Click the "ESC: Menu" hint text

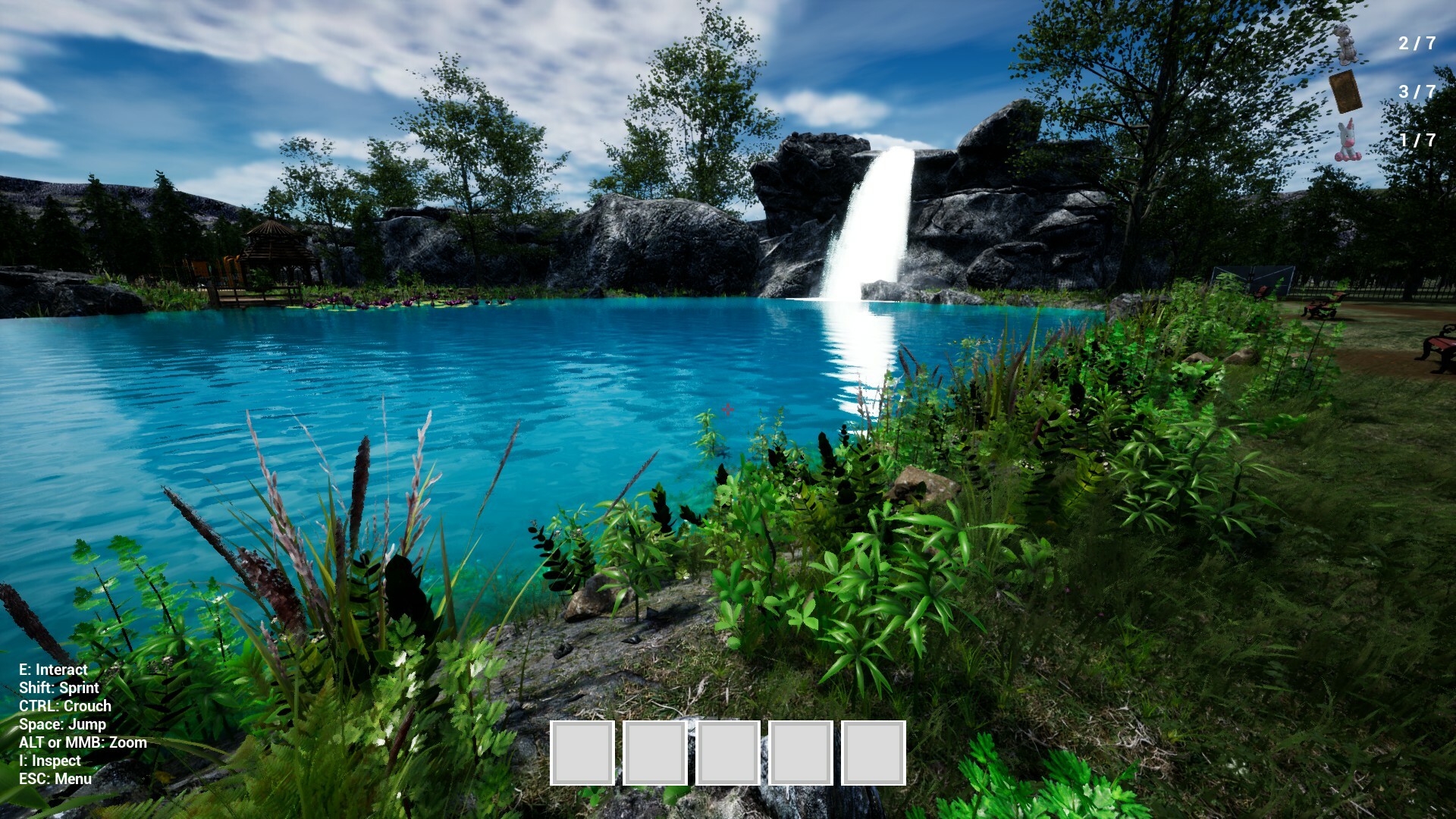55,778
